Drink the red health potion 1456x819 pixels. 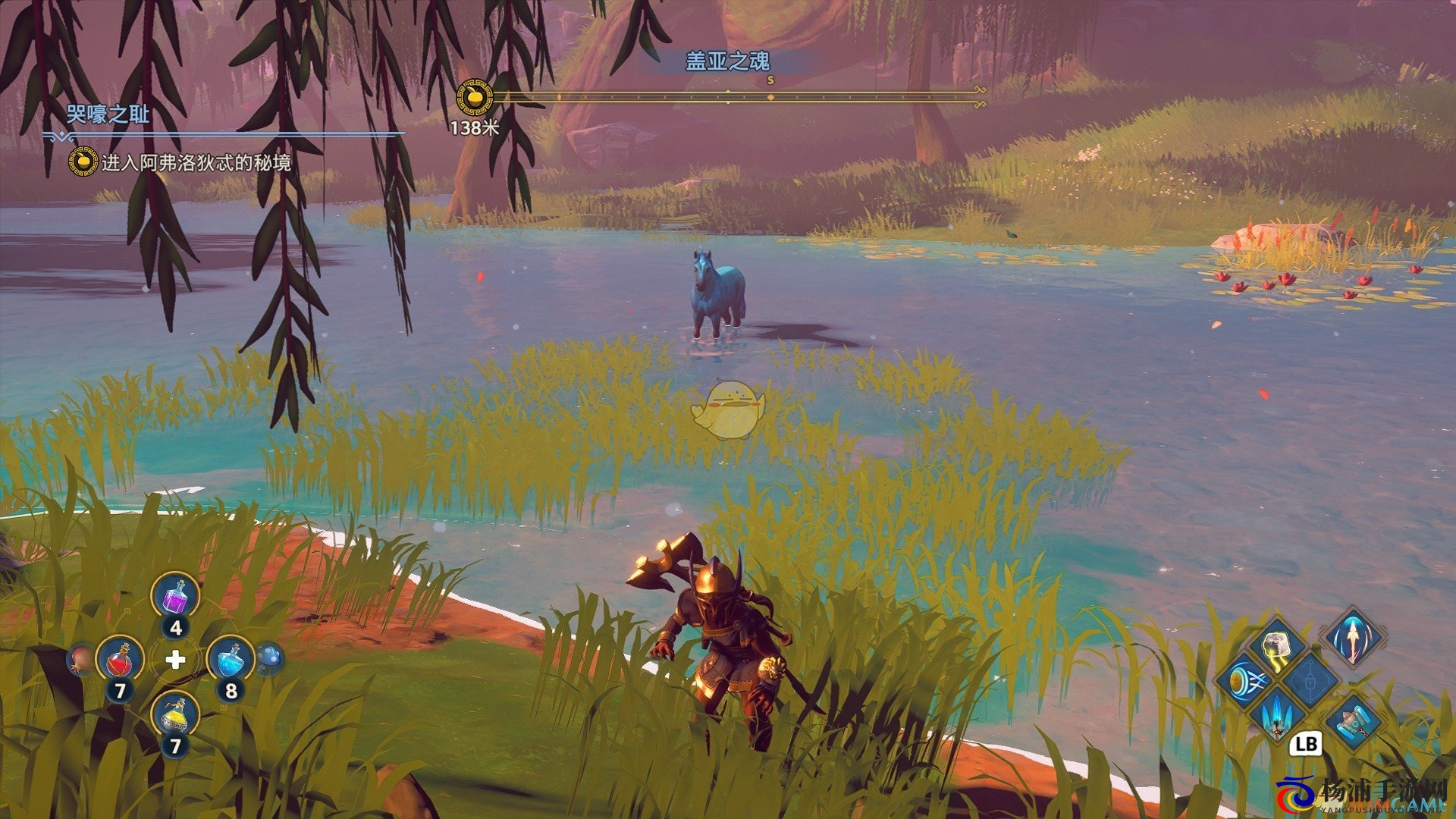coord(120,660)
